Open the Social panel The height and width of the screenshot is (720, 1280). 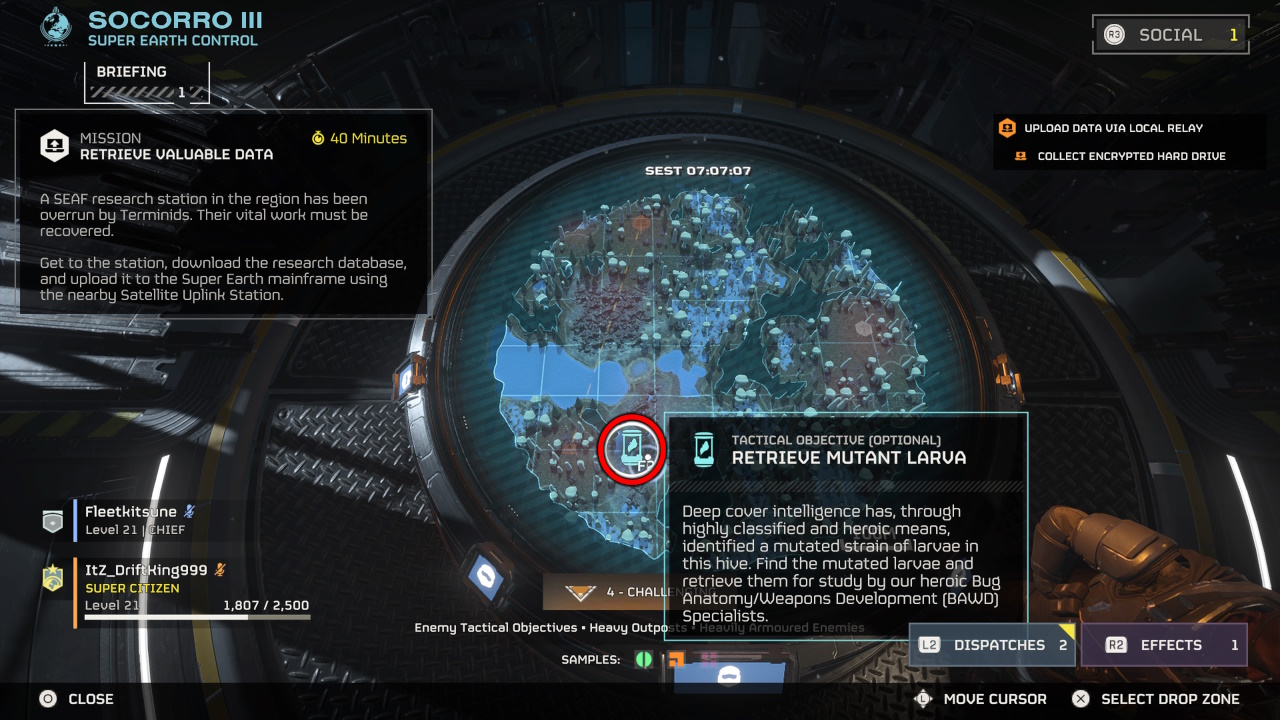pyautogui.click(x=1170, y=35)
